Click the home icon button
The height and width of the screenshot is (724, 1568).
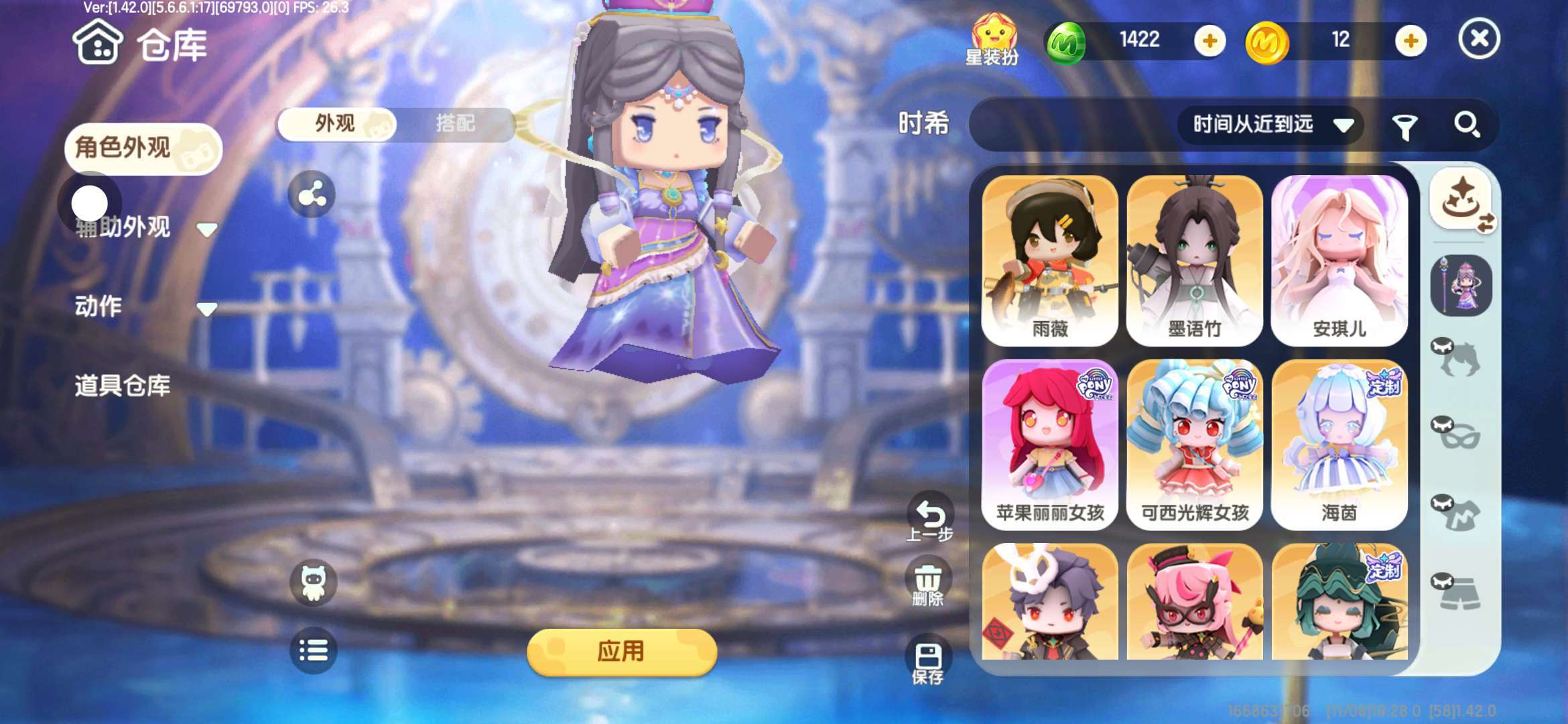click(x=98, y=43)
